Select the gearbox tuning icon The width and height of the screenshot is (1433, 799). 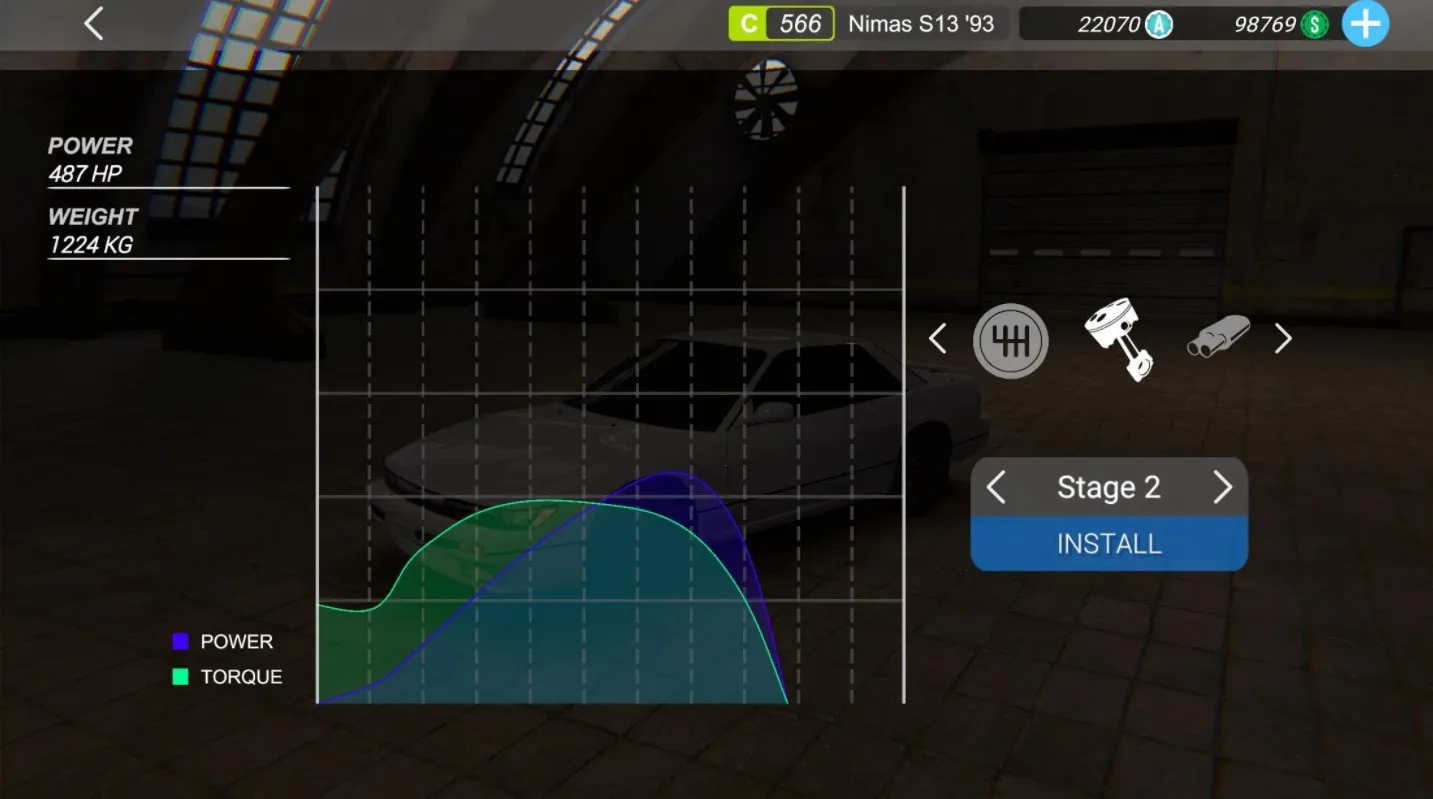[1010, 340]
